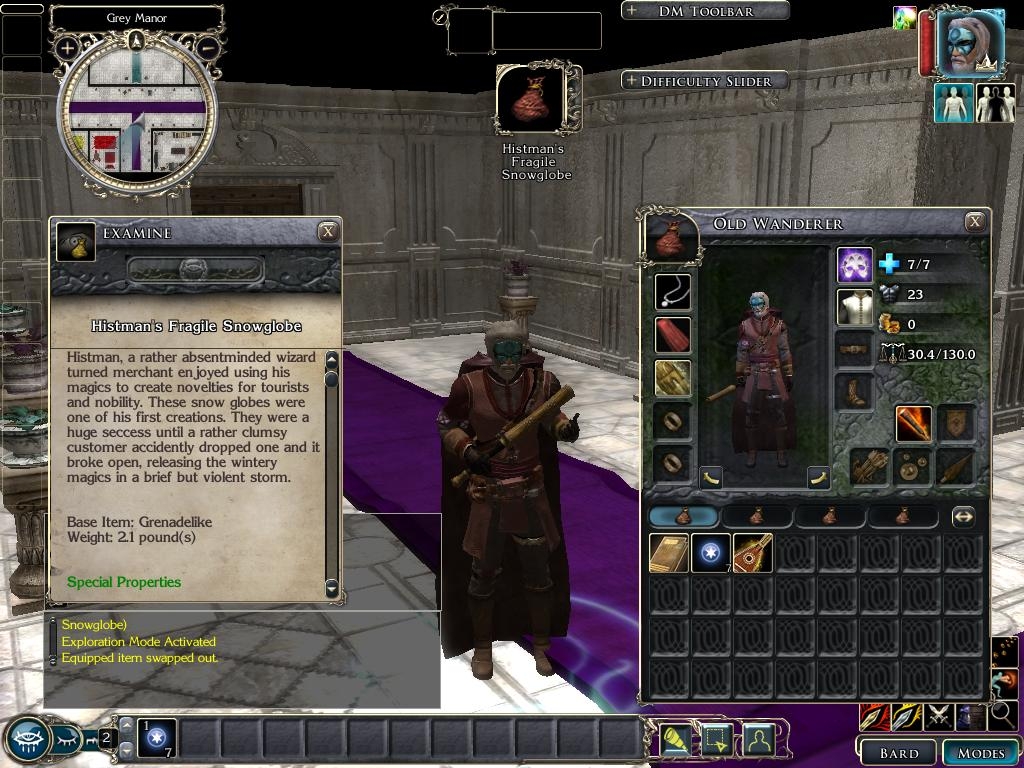Open the Modes menu

pos(980,753)
